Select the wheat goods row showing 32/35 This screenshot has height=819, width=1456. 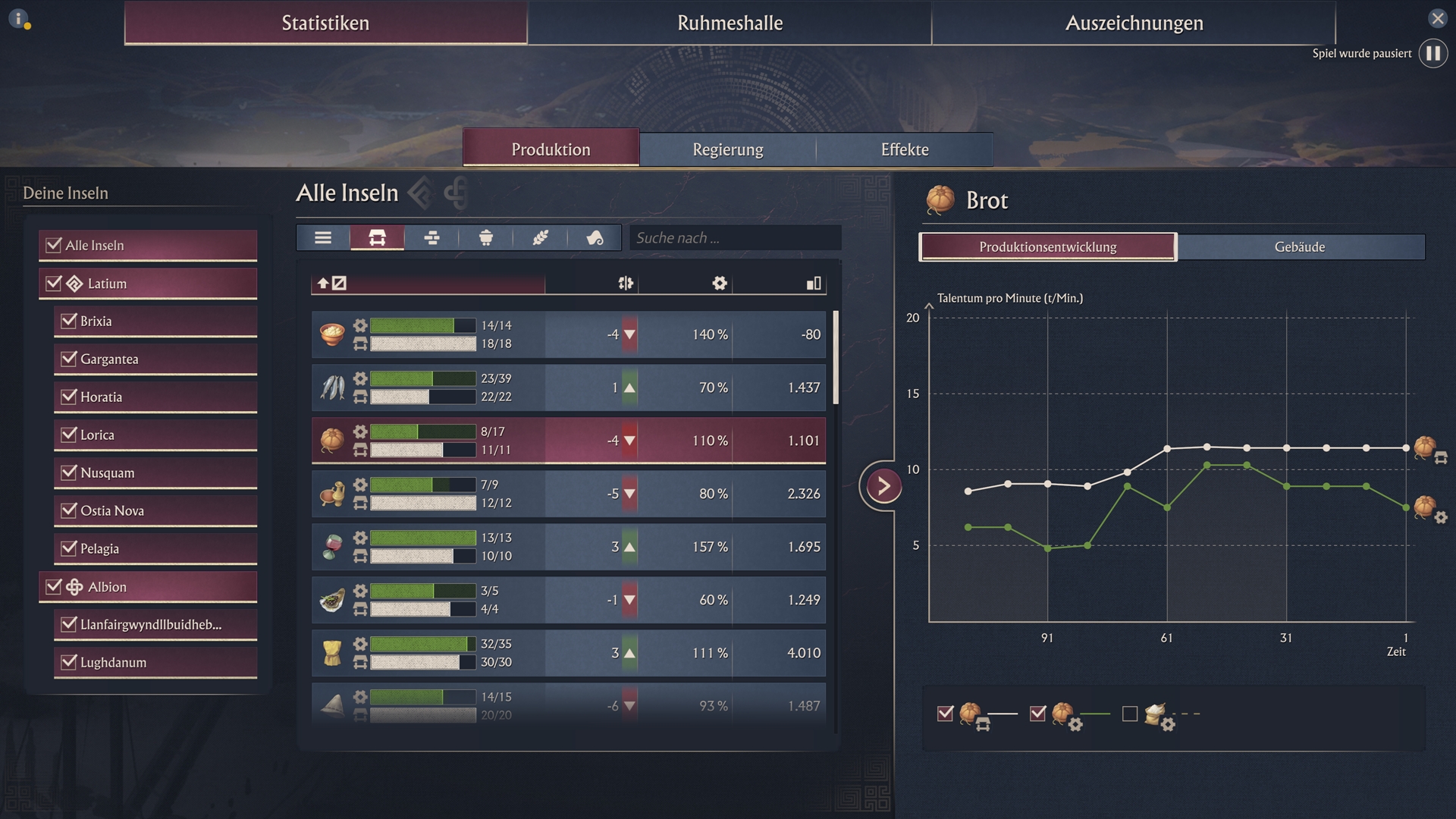(x=569, y=653)
